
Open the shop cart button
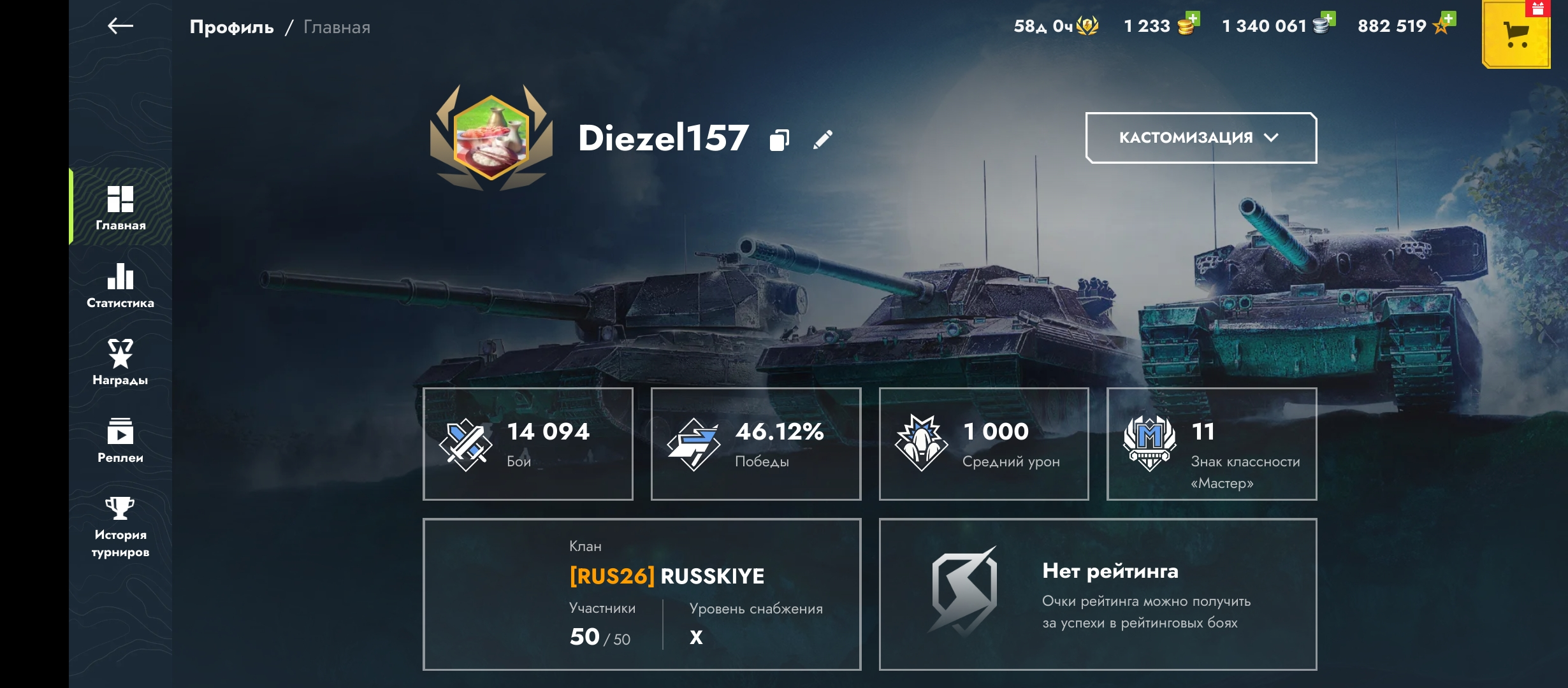pyautogui.click(x=1516, y=34)
